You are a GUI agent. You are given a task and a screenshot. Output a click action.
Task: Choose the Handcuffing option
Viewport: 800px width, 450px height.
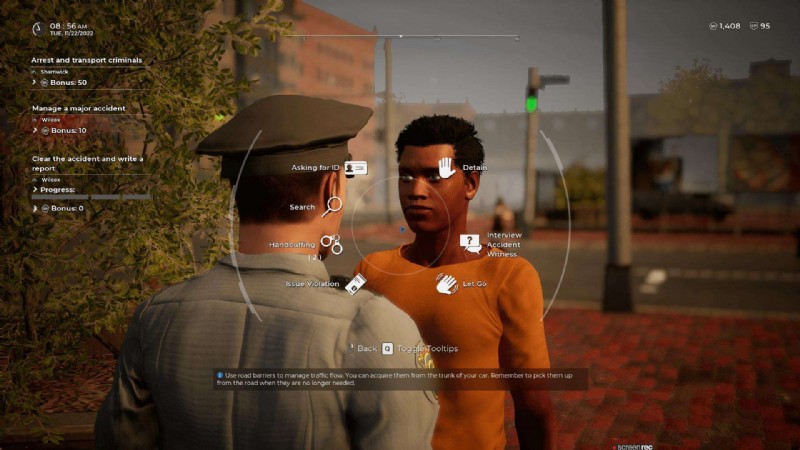pos(331,243)
